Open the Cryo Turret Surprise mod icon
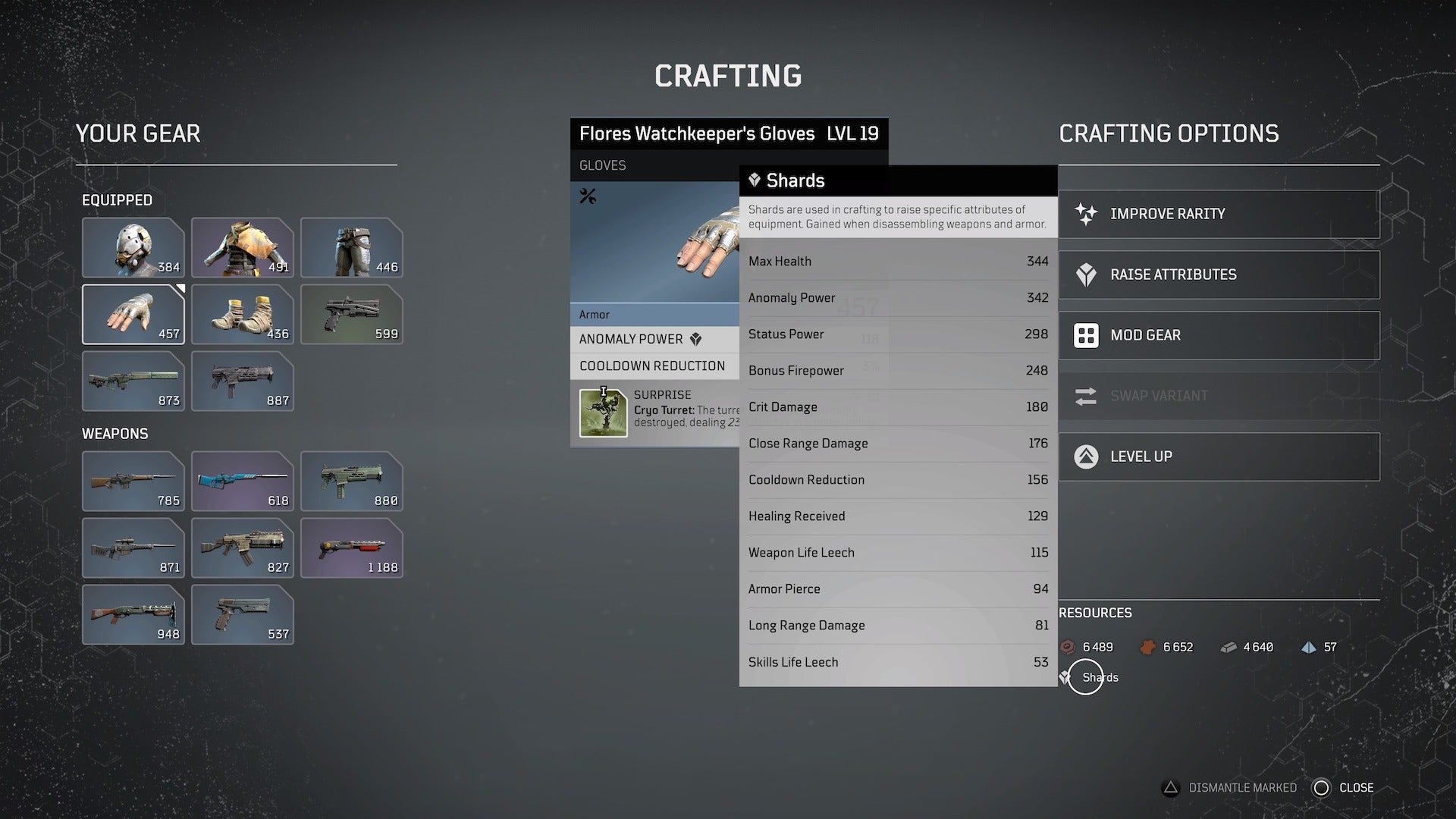This screenshot has height=819, width=1456. click(x=603, y=412)
